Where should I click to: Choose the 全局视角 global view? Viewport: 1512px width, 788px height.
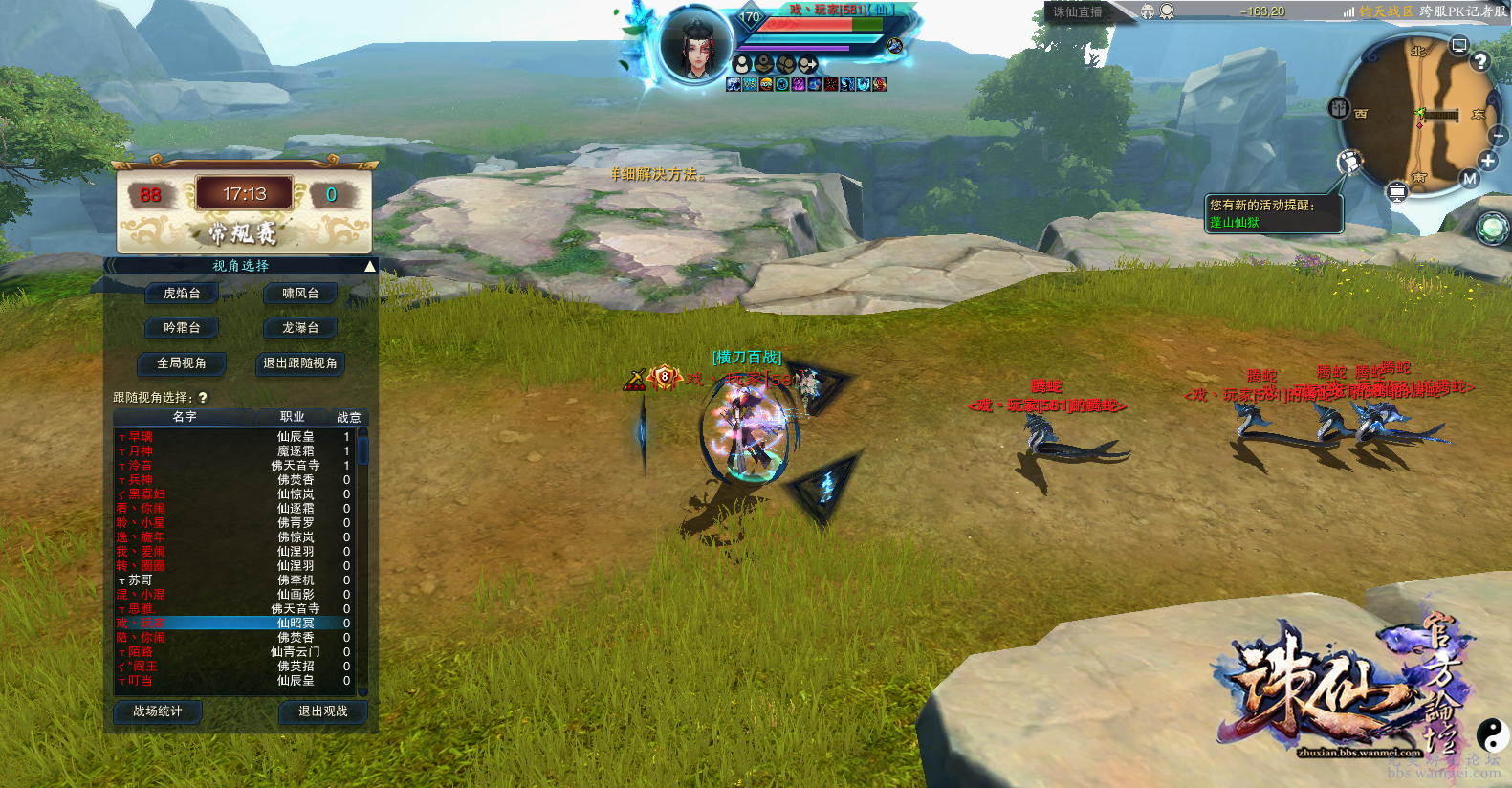(182, 363)
